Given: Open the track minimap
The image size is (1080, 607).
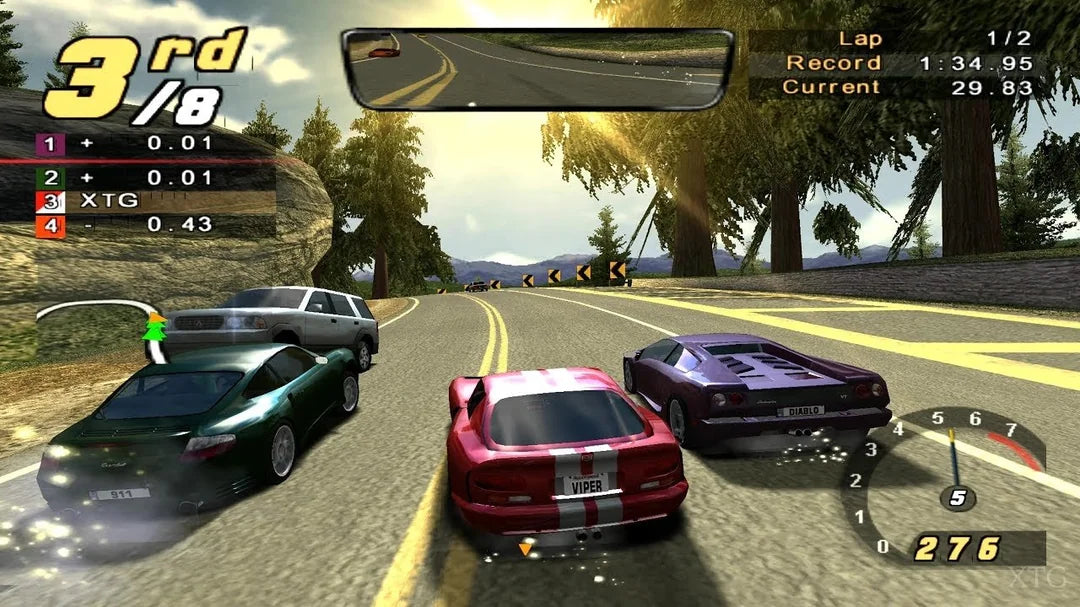Looking at the screenshot, I should pyautogui.click(x=100, y=325).
